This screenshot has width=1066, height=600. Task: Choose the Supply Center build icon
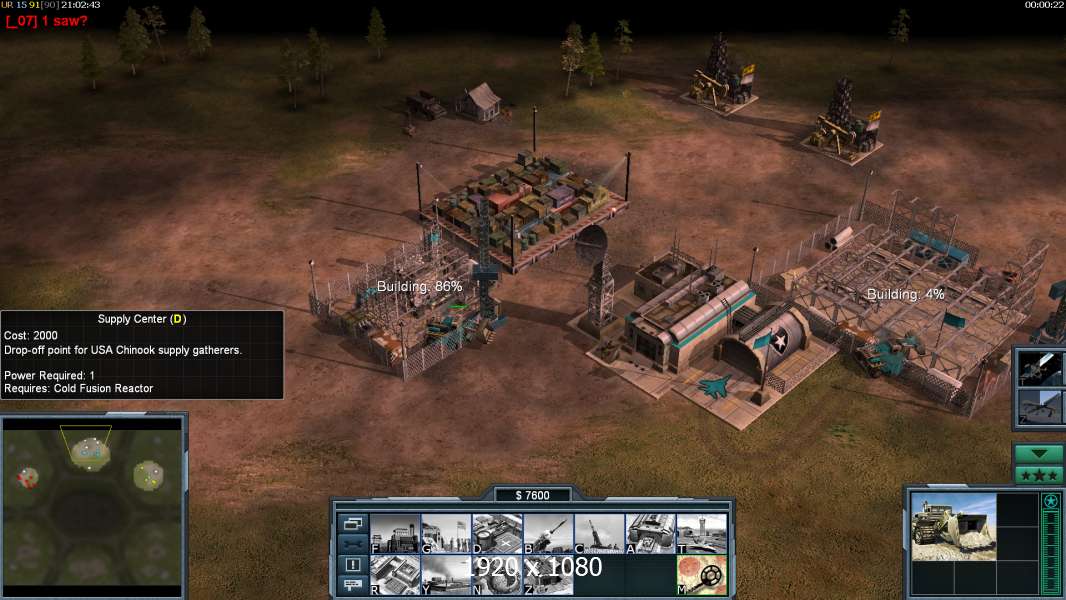[x=496, y=534]
